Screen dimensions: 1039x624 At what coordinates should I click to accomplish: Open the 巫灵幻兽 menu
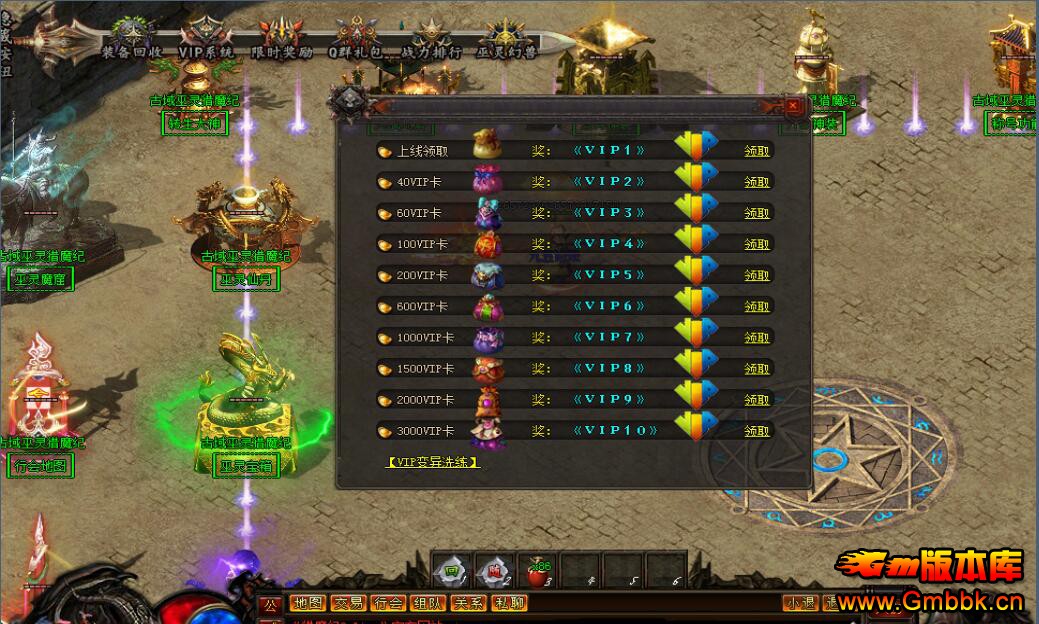[507, 51]
